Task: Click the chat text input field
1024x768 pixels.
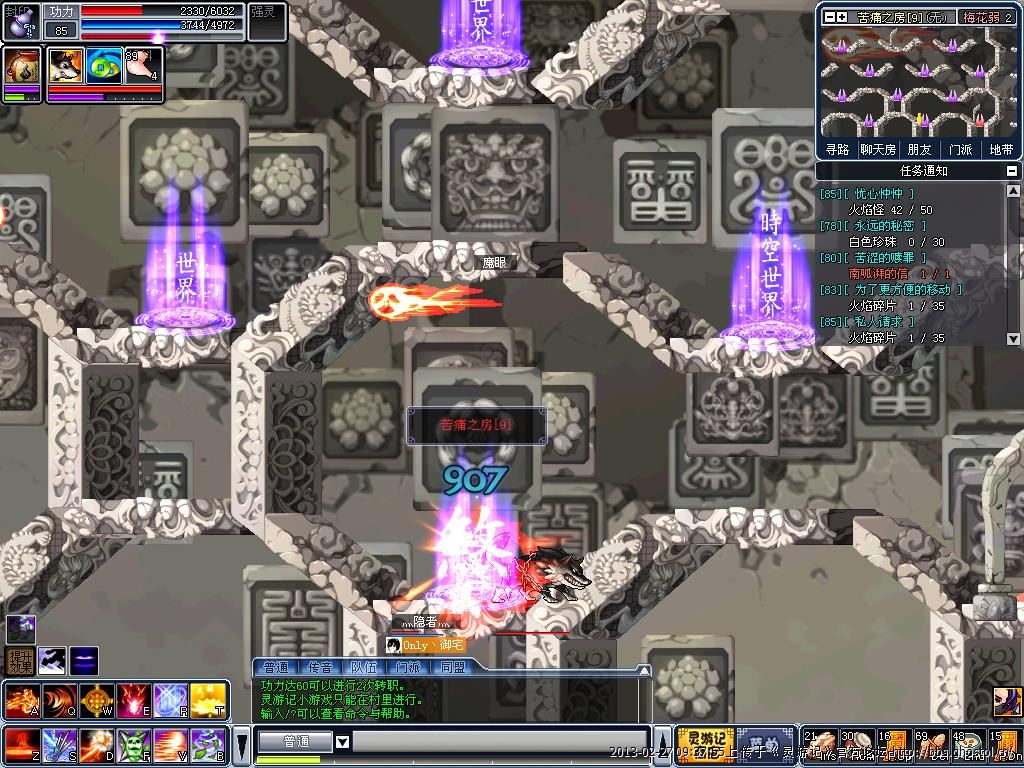Action: [500, 742]
